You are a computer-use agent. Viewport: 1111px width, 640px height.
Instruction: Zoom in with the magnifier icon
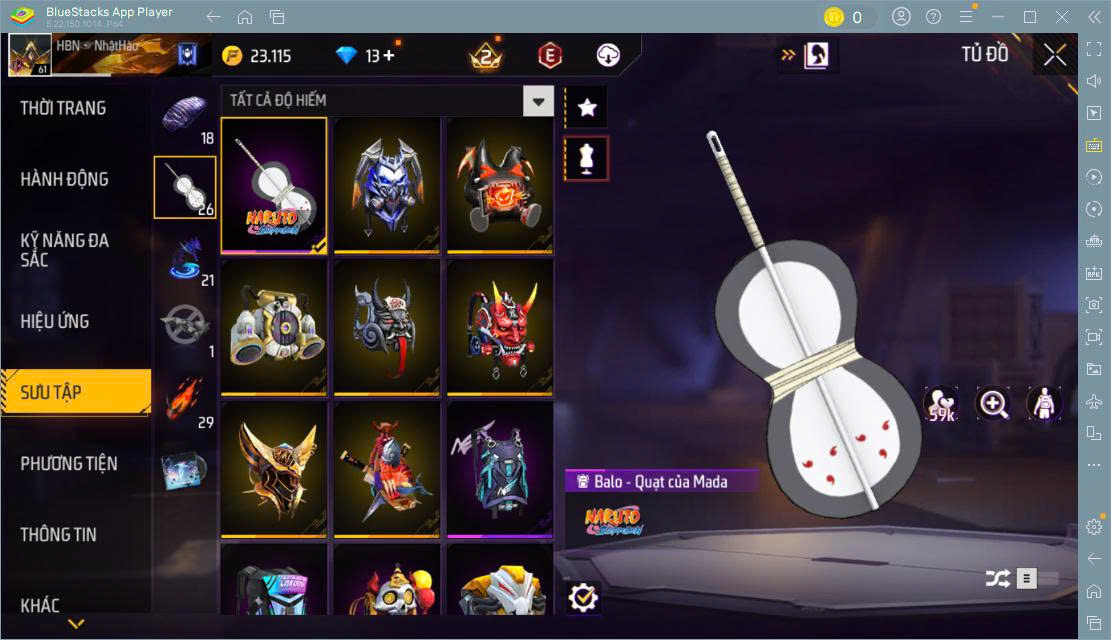993,404
